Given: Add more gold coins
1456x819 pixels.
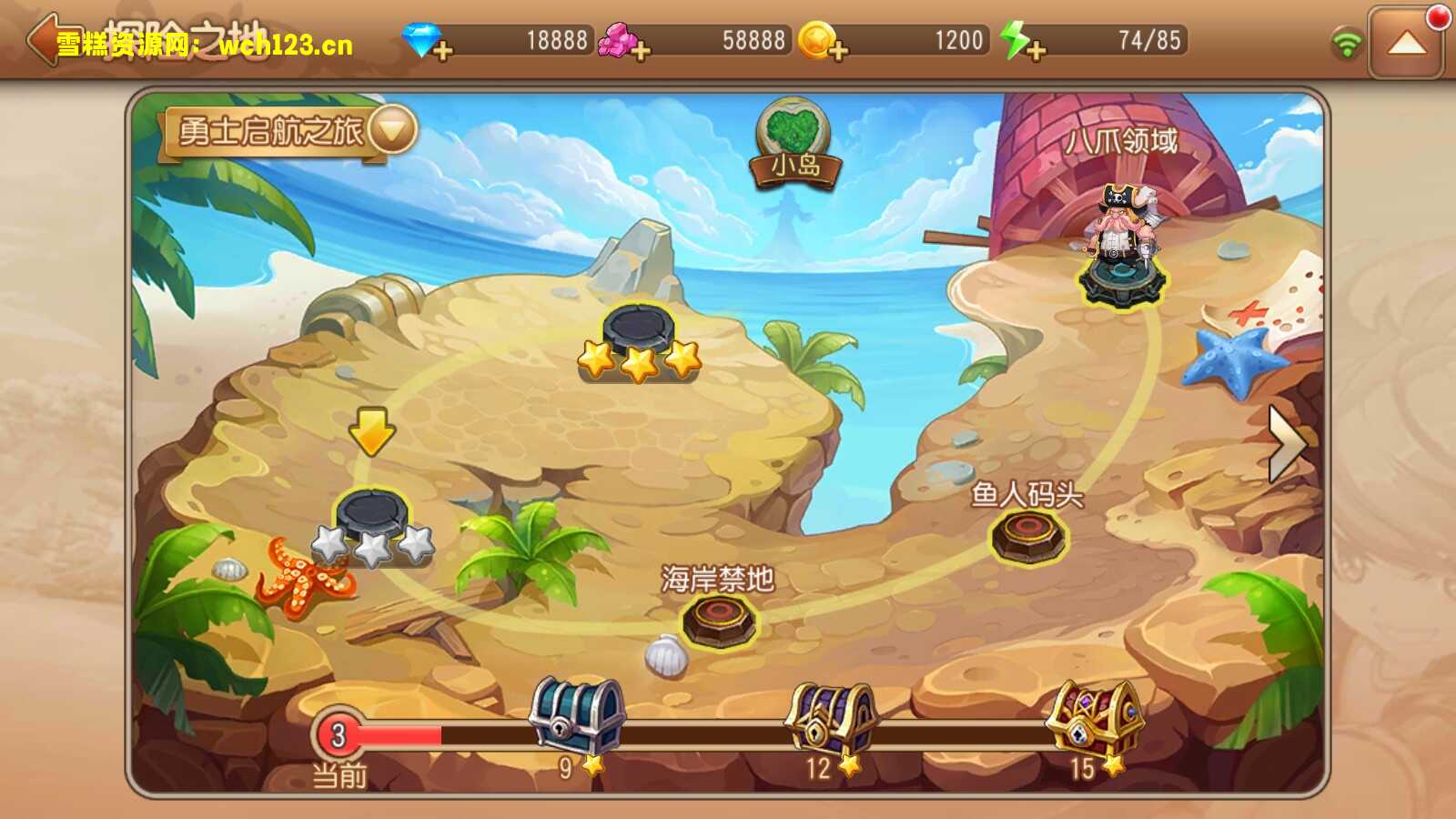Looking at the screenshot, I should coord(838,50).
